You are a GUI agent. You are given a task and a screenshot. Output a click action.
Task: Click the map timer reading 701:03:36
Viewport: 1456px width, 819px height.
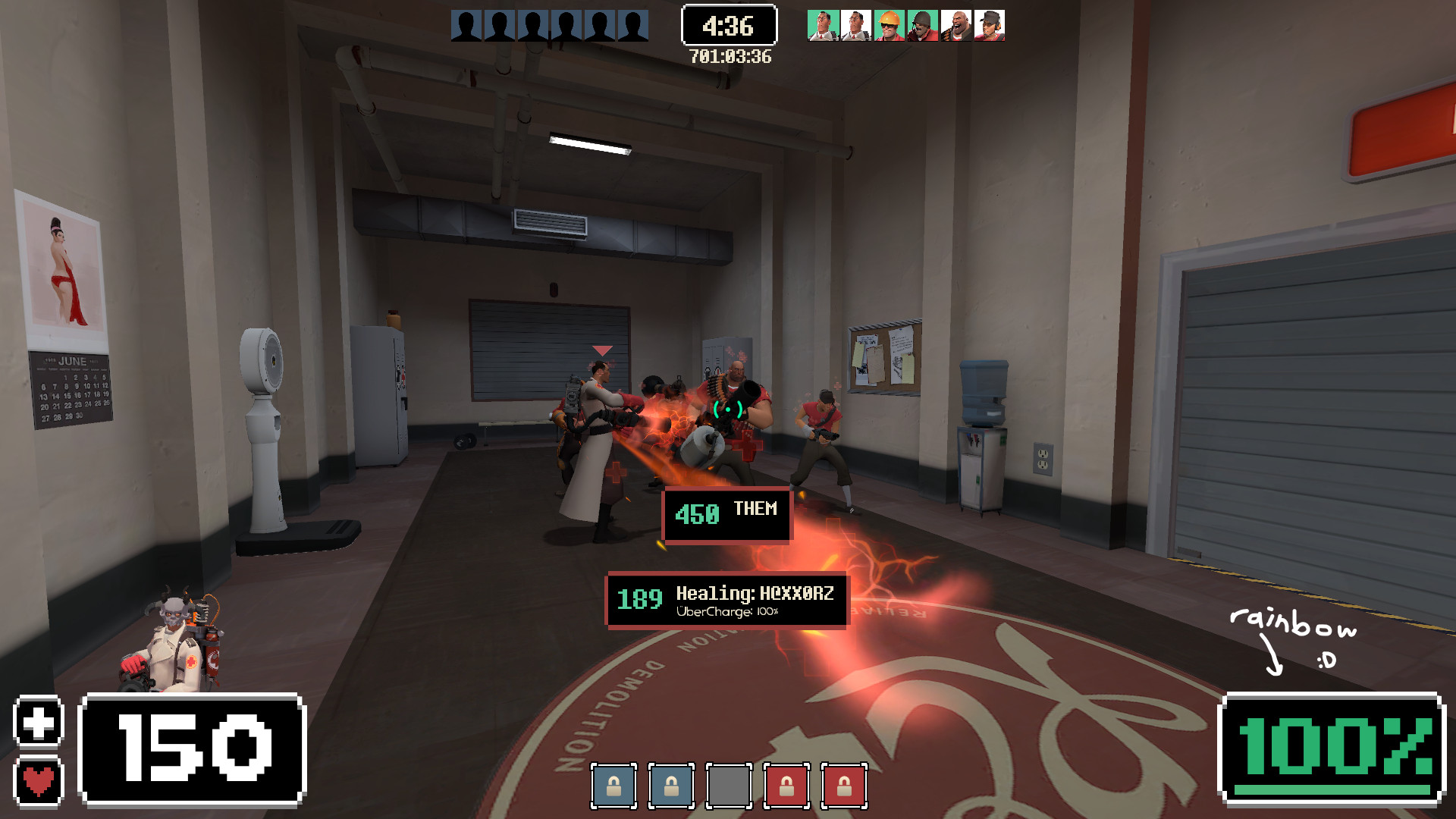[x=728, y=54]
